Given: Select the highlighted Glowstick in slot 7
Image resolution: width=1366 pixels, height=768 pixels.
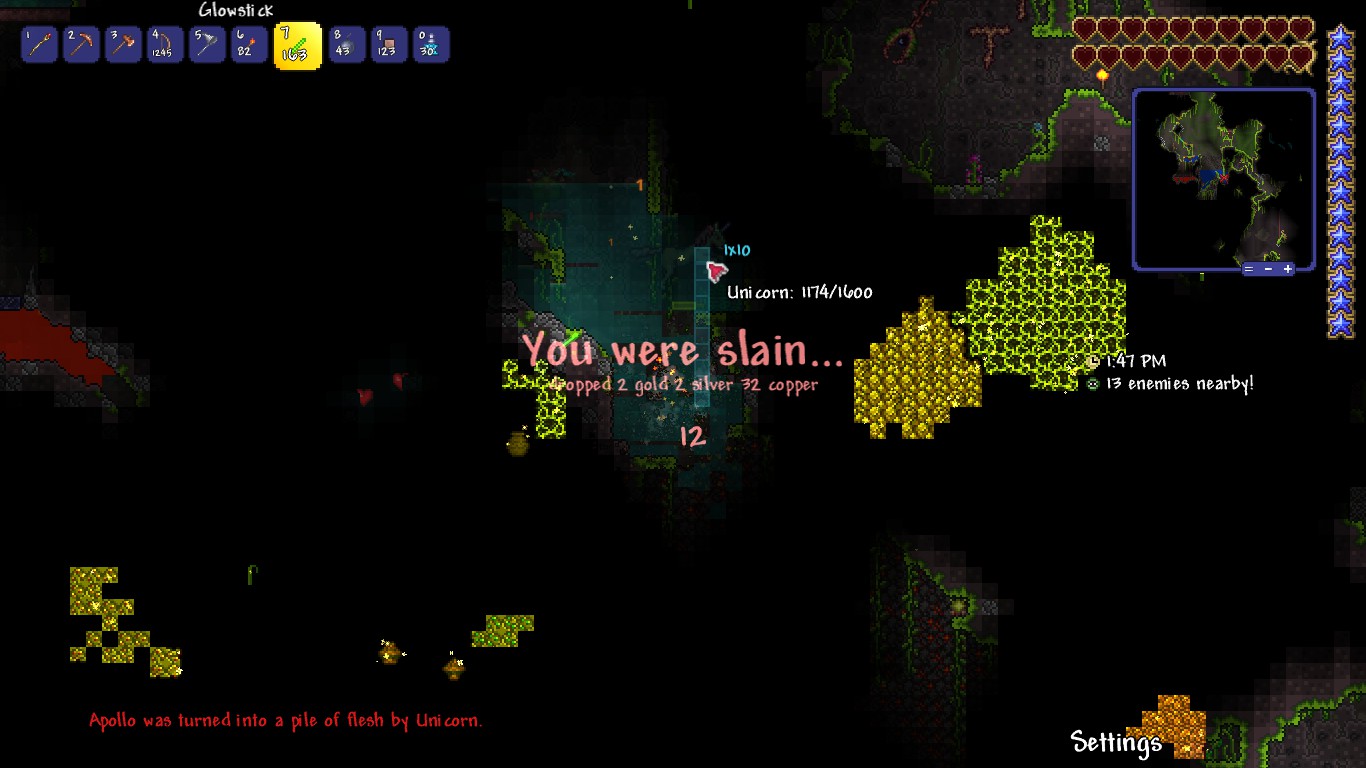Looking at the screenshot, I should click(297, 44).
